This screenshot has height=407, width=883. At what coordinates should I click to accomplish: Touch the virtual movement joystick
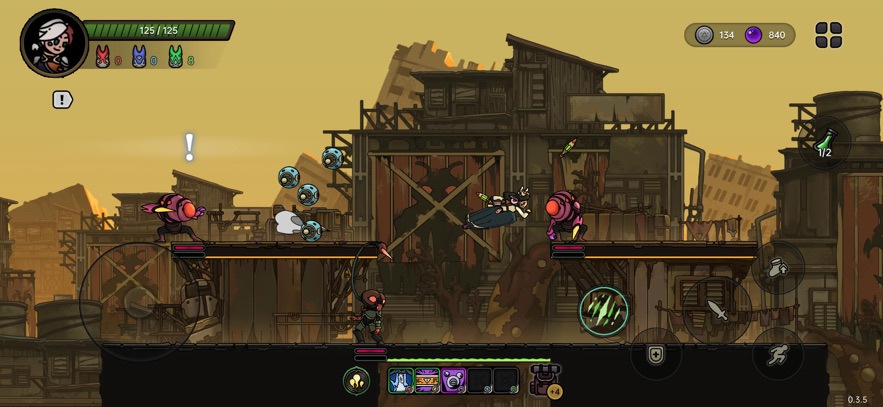(139, 300)
